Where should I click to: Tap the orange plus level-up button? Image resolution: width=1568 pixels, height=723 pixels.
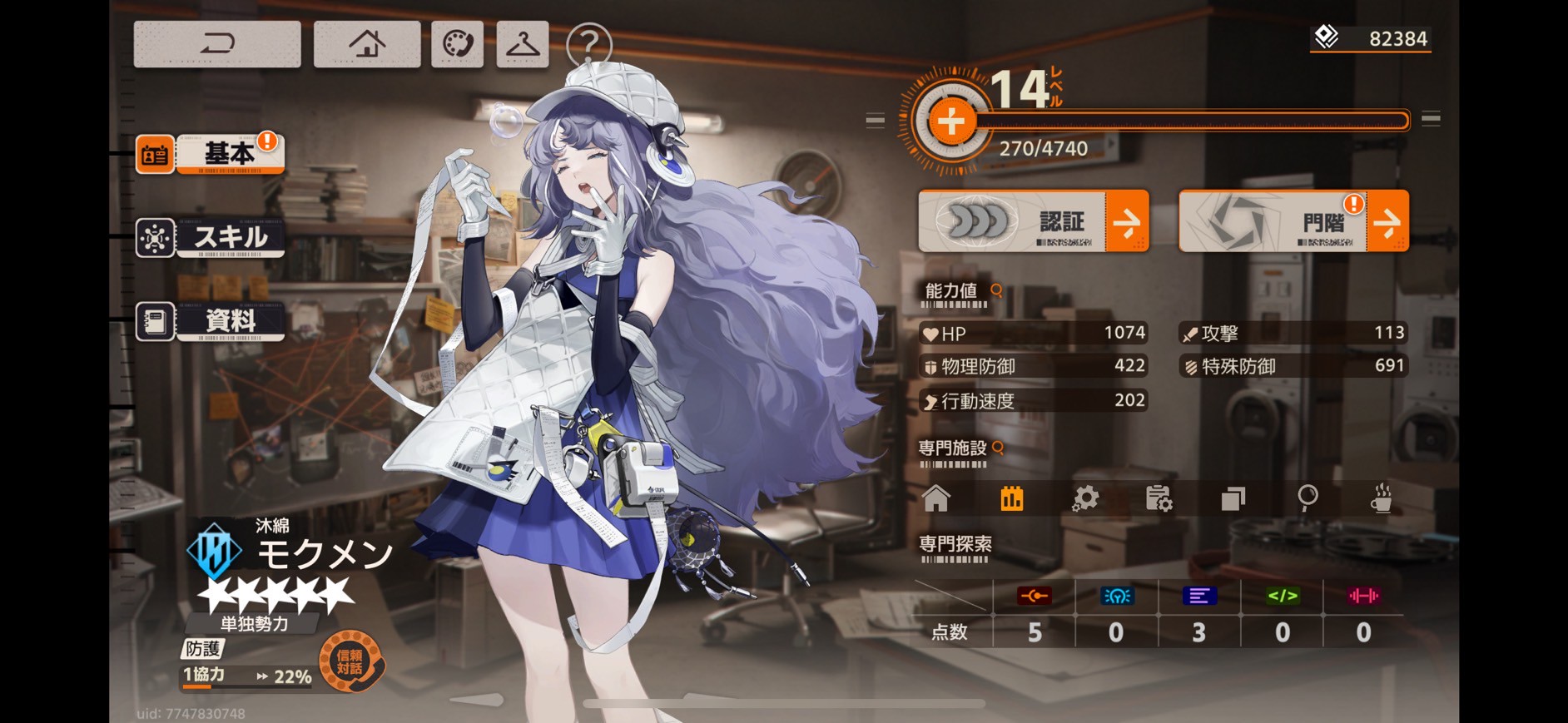pos(950,121)
